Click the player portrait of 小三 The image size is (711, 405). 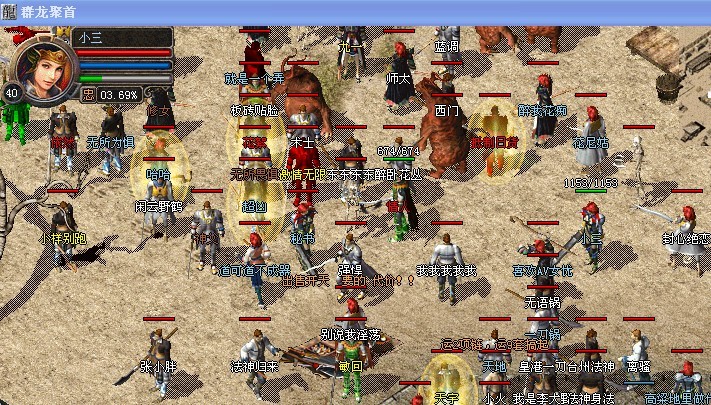[x=45, y=67]
